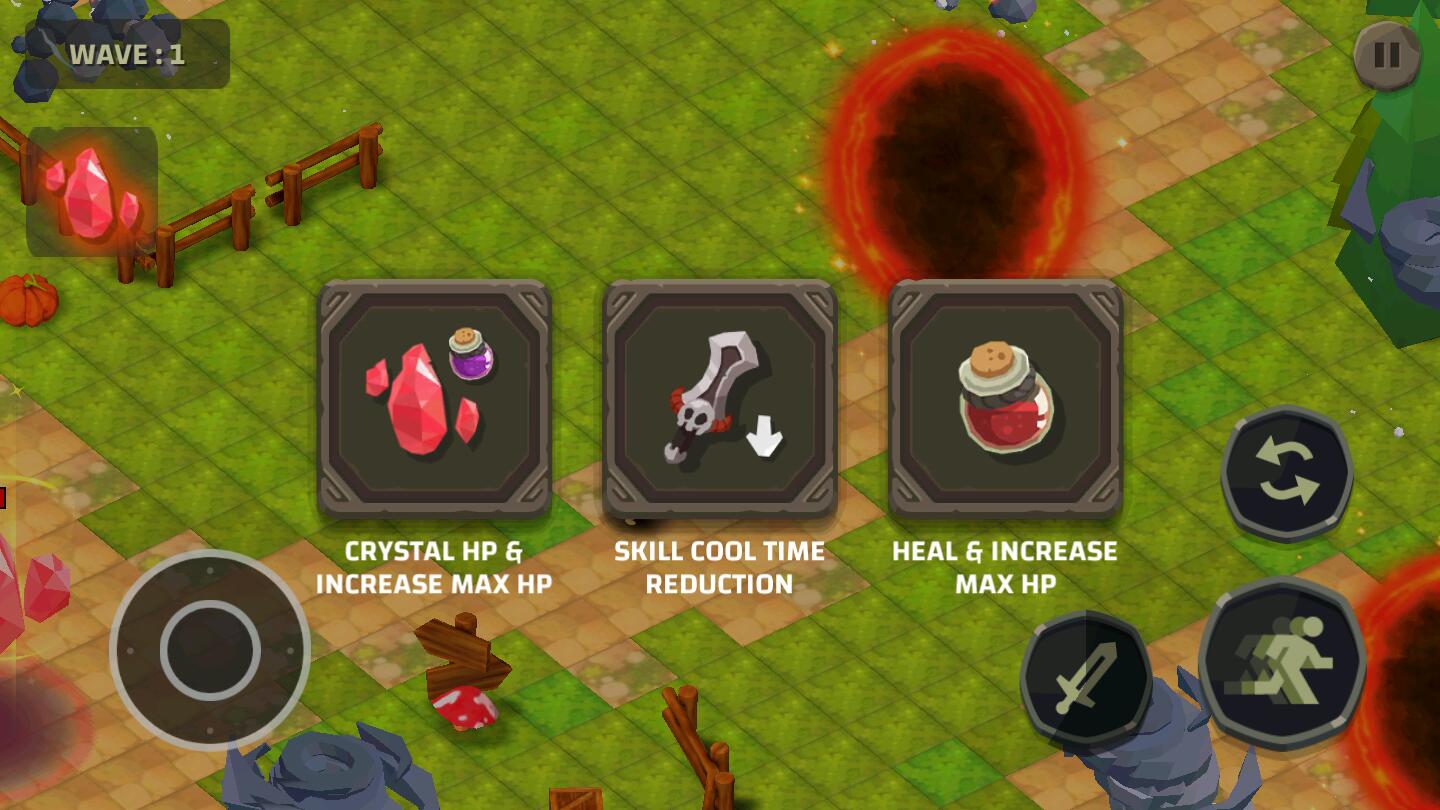This screenshot has width=1440, height=810.
Task: Use the dash running-man ability
Action: point(1283,658)
